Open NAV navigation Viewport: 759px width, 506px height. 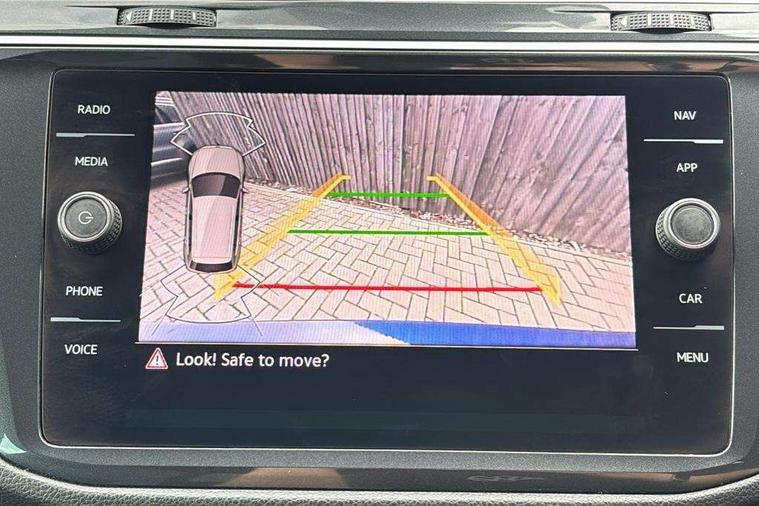click(x=685, y=116)
